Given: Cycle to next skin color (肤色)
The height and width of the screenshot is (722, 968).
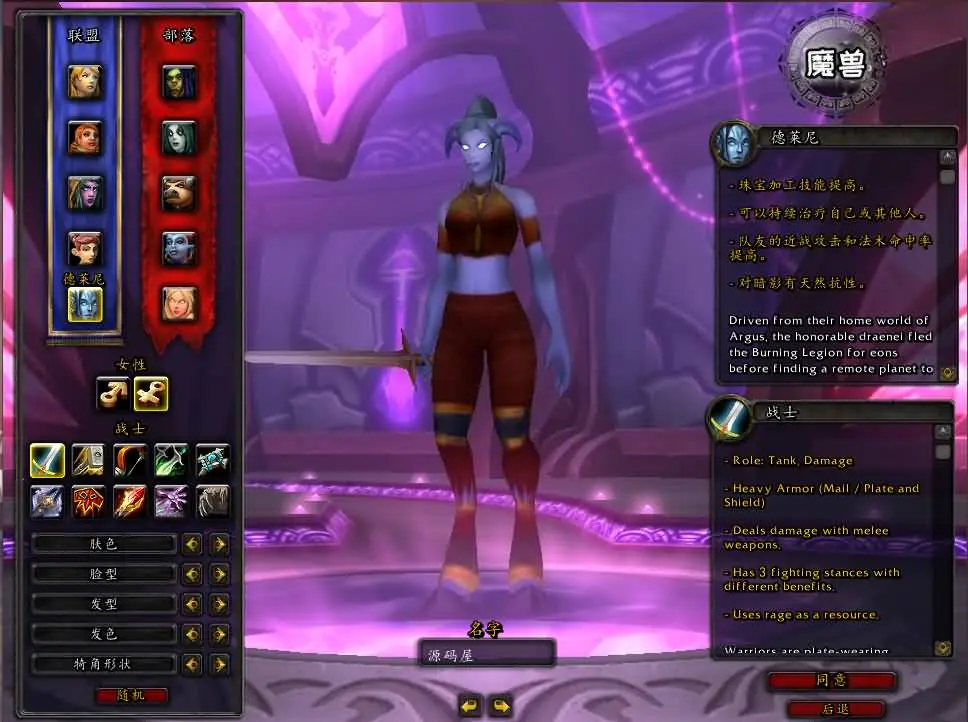Looking at the screenshot, I should click(x=219, y=544).
